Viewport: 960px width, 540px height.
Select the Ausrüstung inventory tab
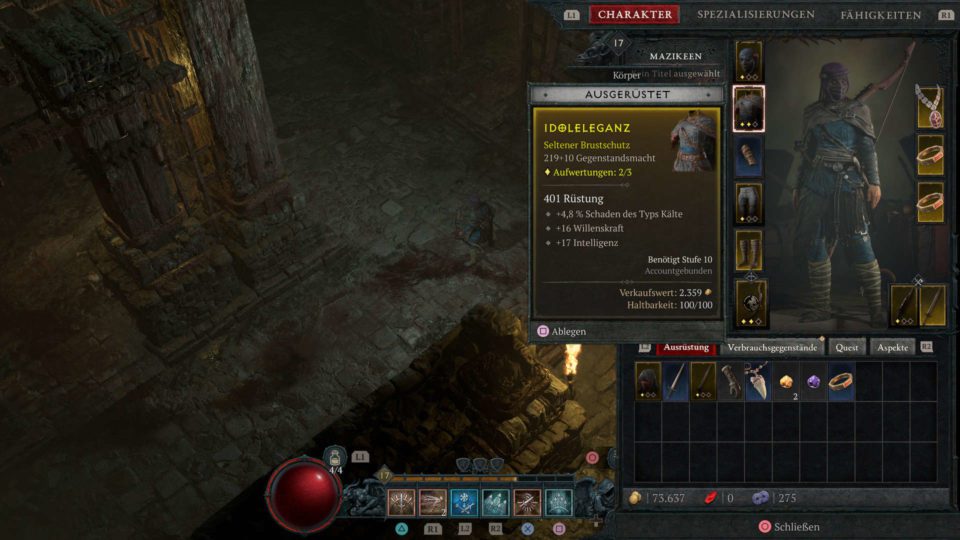point(686,347)
